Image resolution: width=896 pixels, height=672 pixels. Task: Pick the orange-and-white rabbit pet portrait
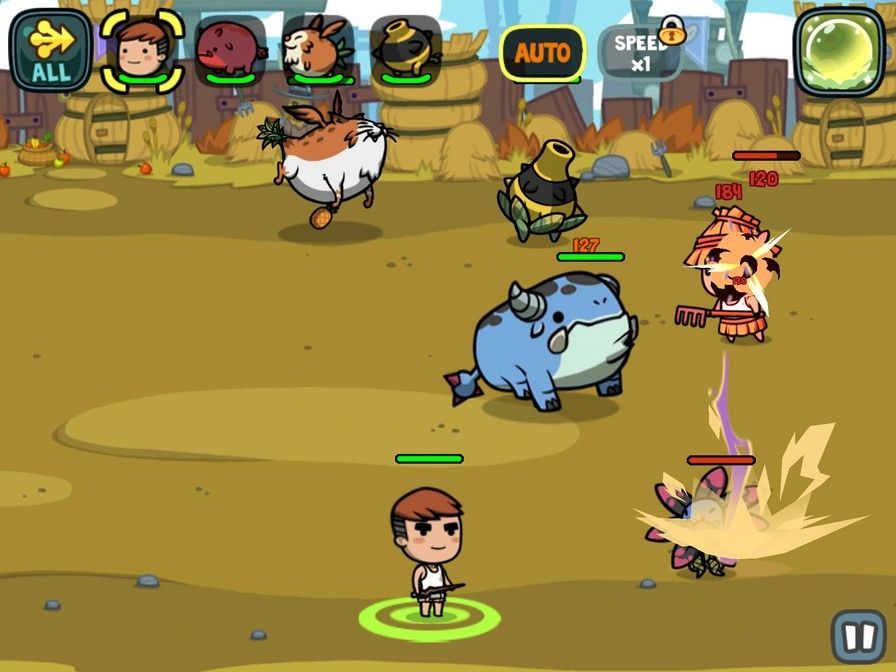(317, 48)
